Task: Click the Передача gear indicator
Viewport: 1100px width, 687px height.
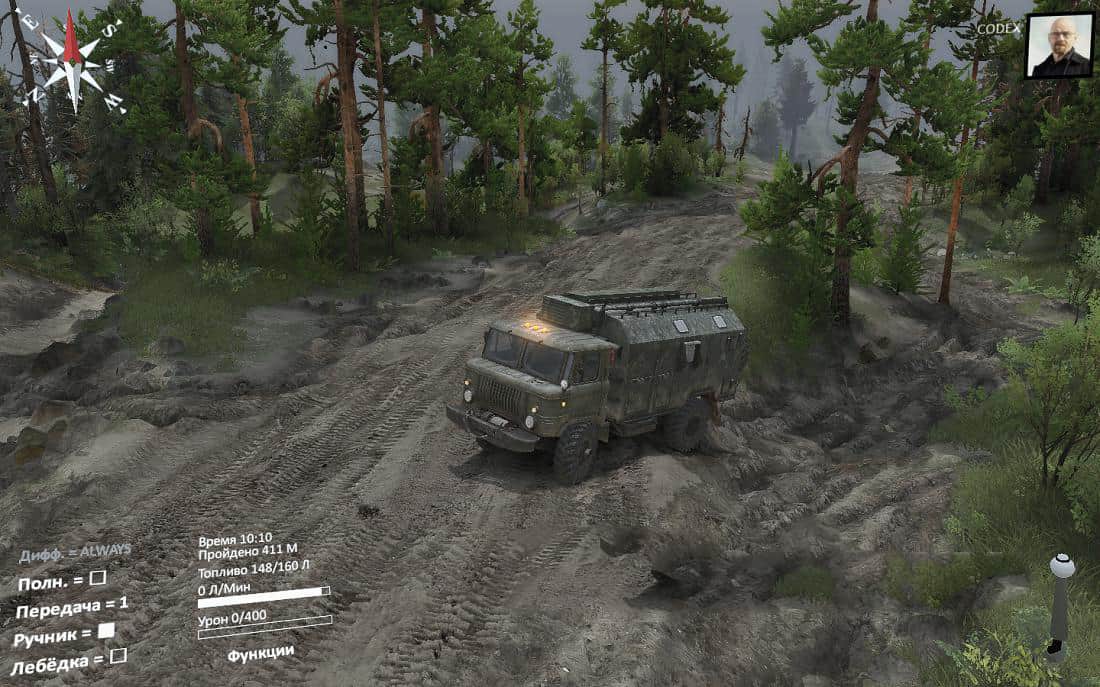Action: point(71,606)
